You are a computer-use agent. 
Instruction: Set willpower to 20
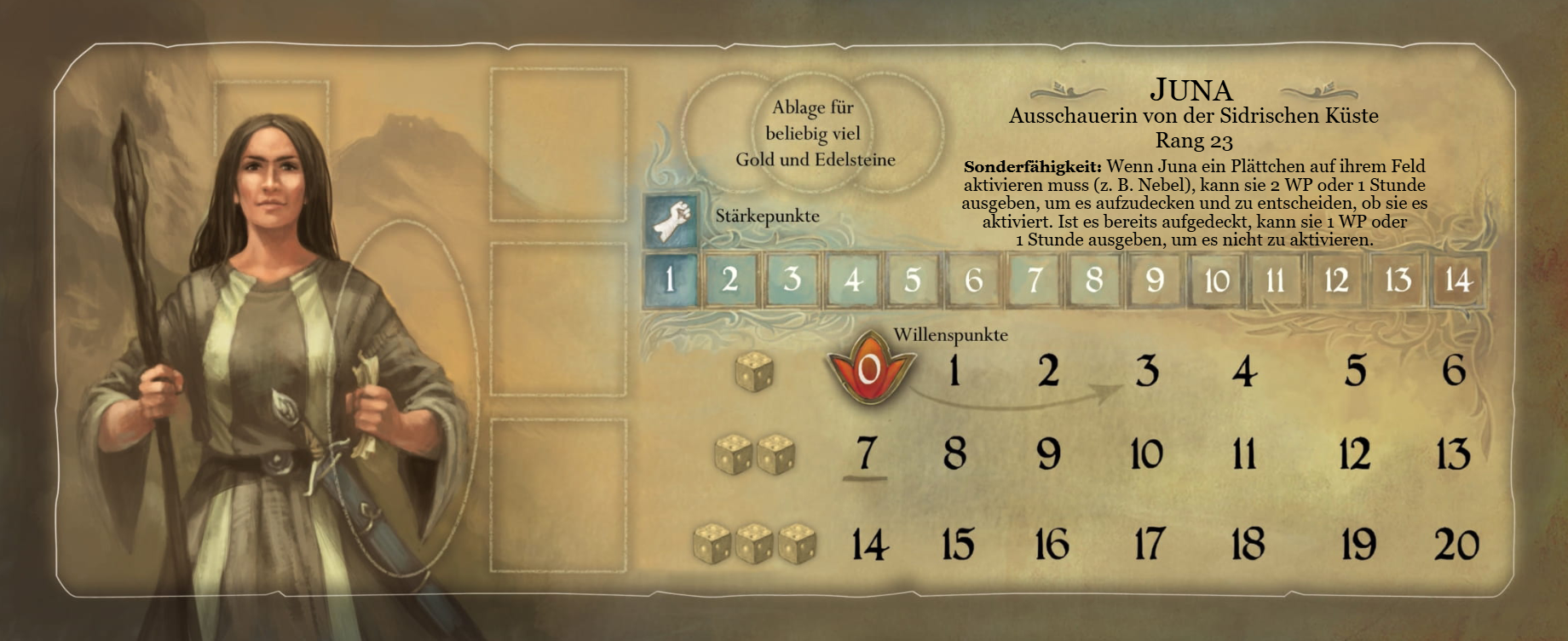click(x=1456, y=544)
